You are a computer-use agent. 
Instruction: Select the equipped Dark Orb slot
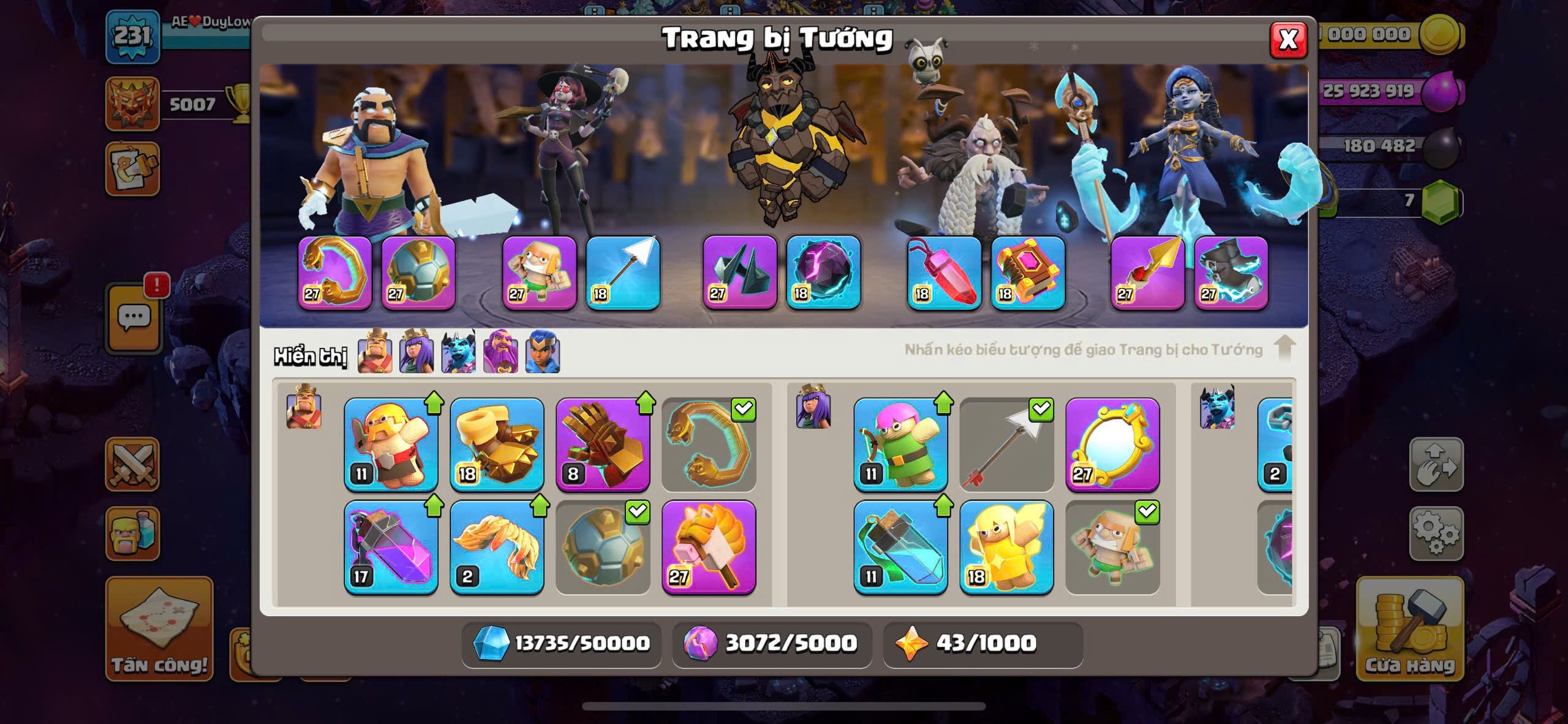(x=823, y=273)
